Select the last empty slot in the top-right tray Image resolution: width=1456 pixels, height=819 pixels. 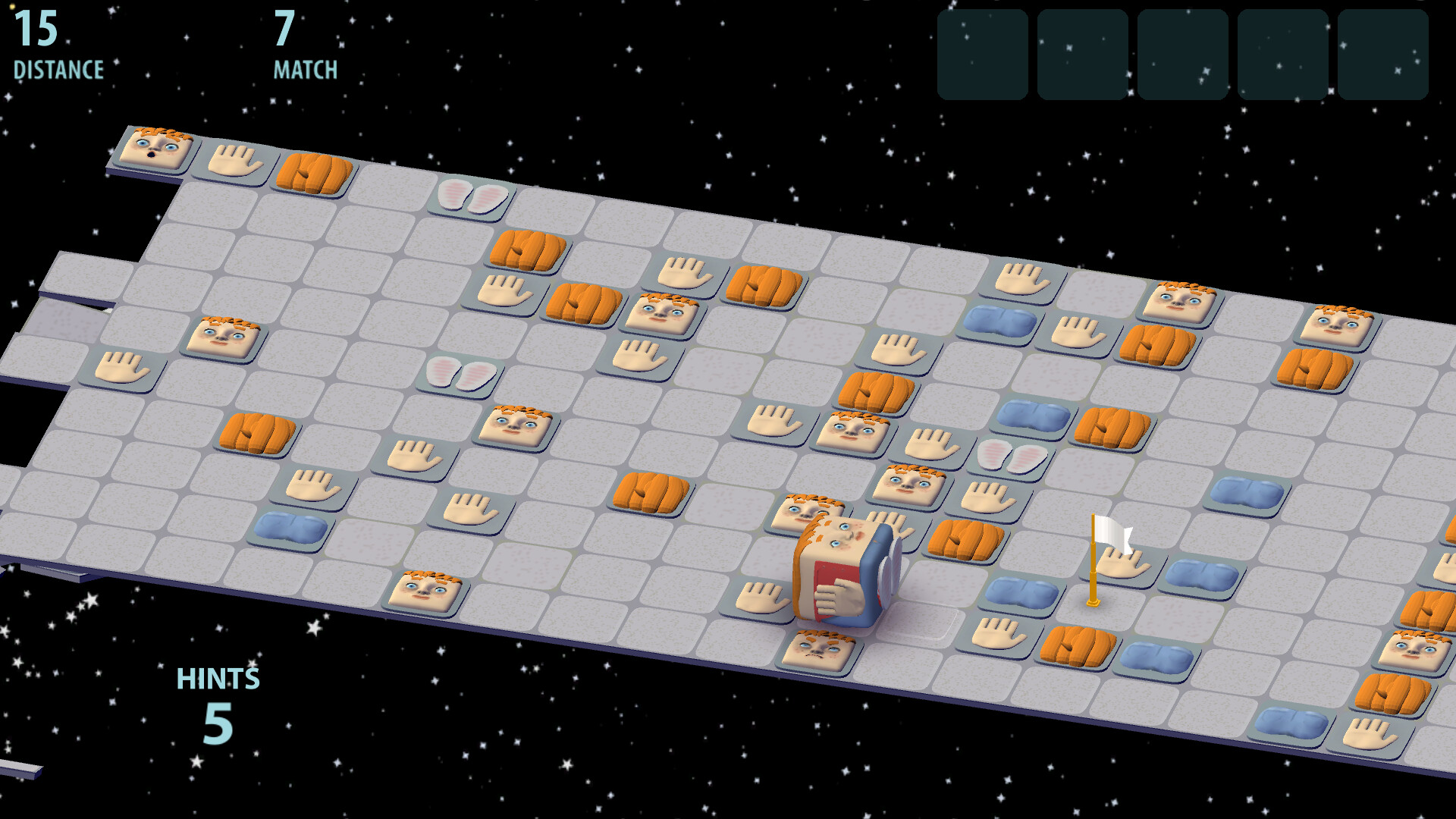click(1385, 57)
